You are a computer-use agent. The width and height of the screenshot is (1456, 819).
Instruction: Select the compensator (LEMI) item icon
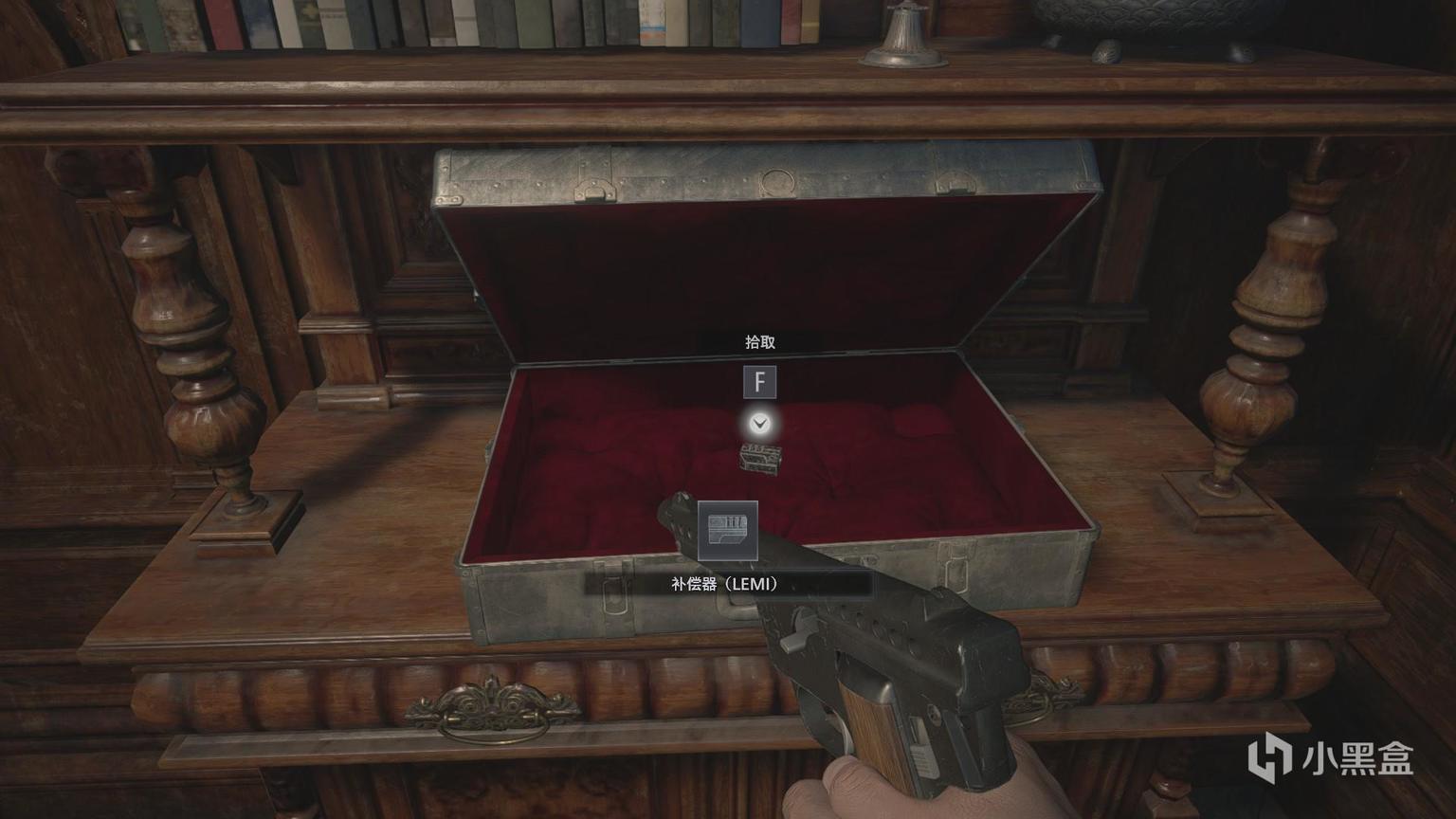pyautogui.click(x=728, y=531)
